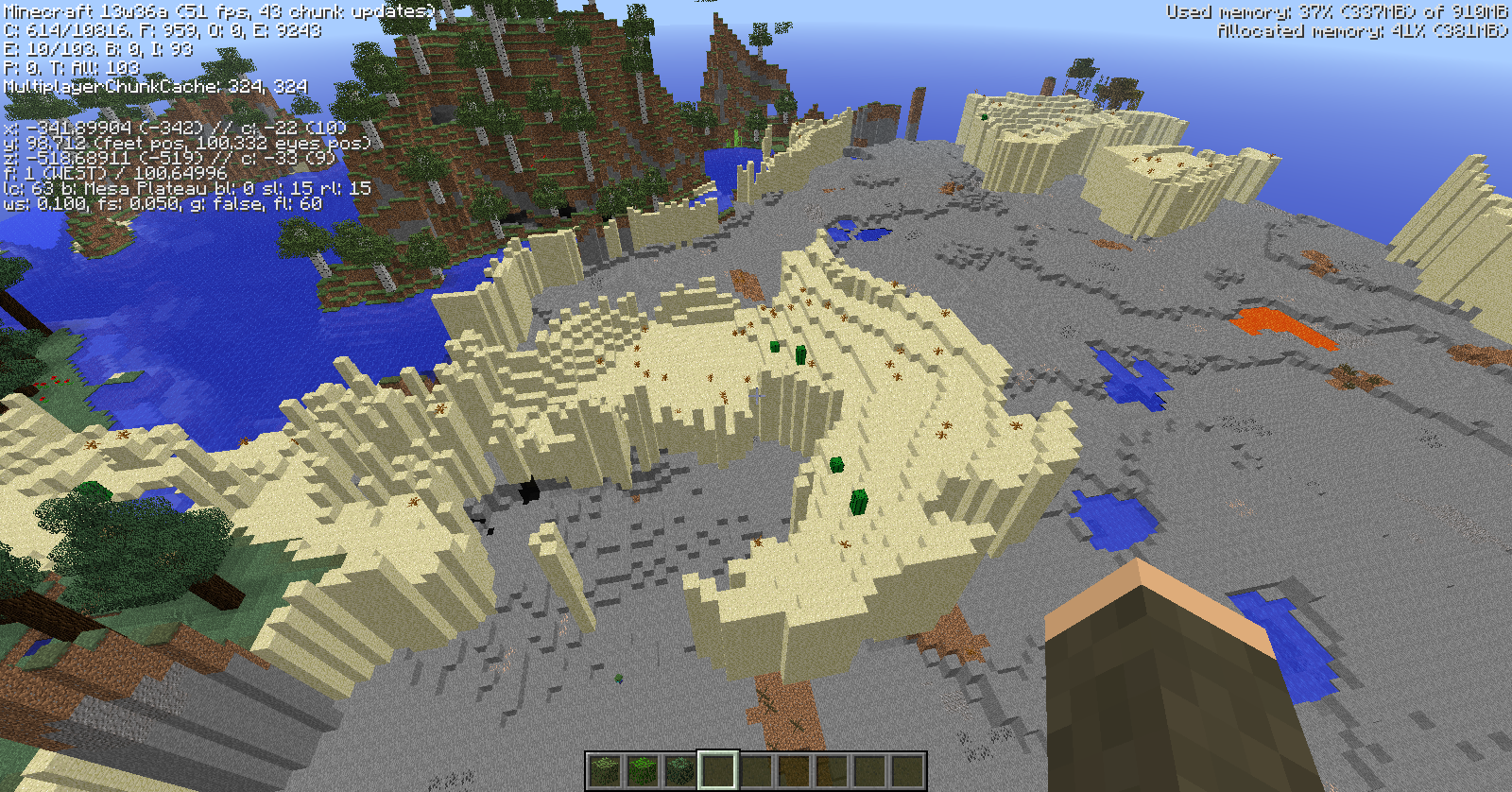Select the bright green leaves hotbar slot

coord(643,771)
